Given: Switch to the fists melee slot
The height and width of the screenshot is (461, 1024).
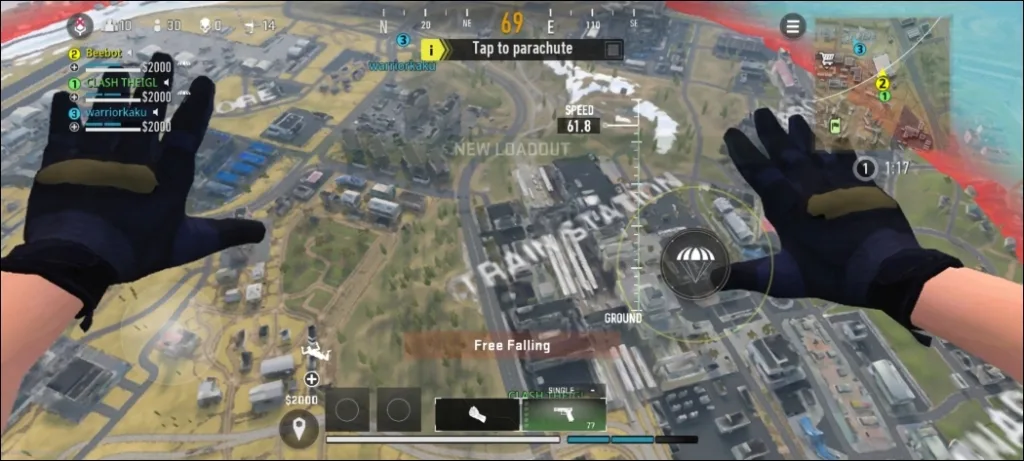Looking at the screenshot, I should (x=477, y=413).
